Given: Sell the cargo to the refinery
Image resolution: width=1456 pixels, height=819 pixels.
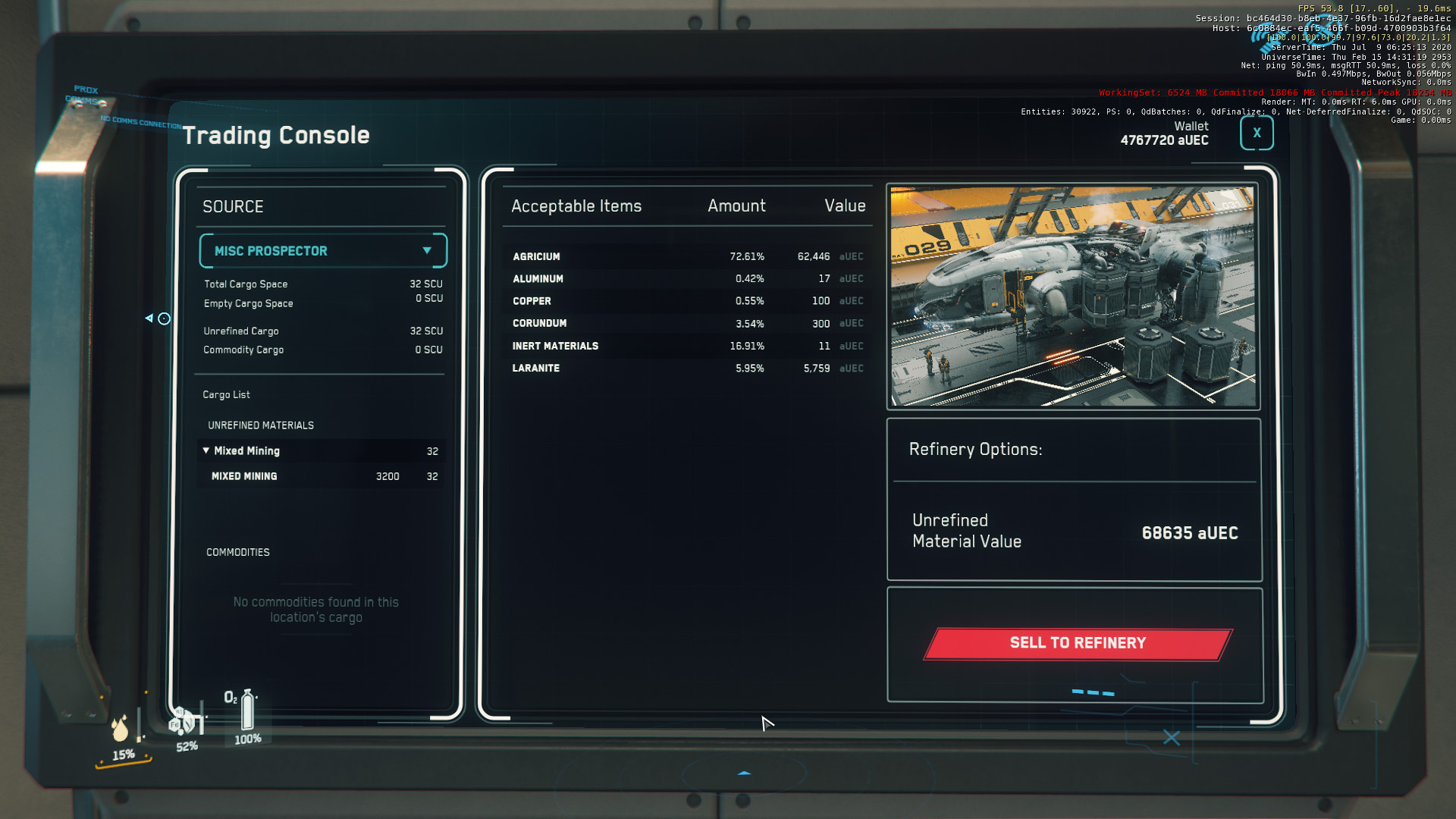Looking at the screenshot, I should tap(1078, 644).
